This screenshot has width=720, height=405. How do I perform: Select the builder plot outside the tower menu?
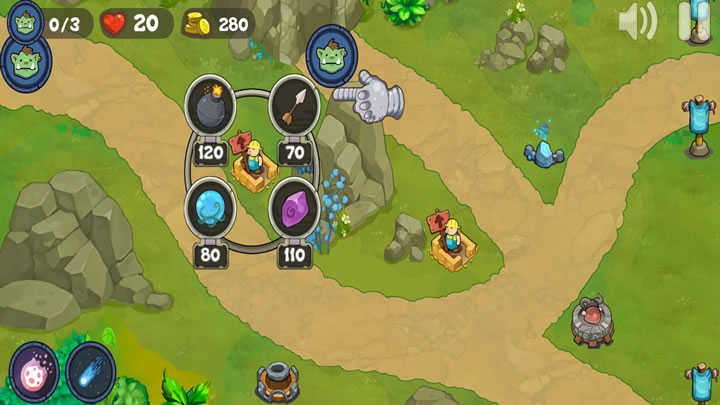tap(451, 241)
